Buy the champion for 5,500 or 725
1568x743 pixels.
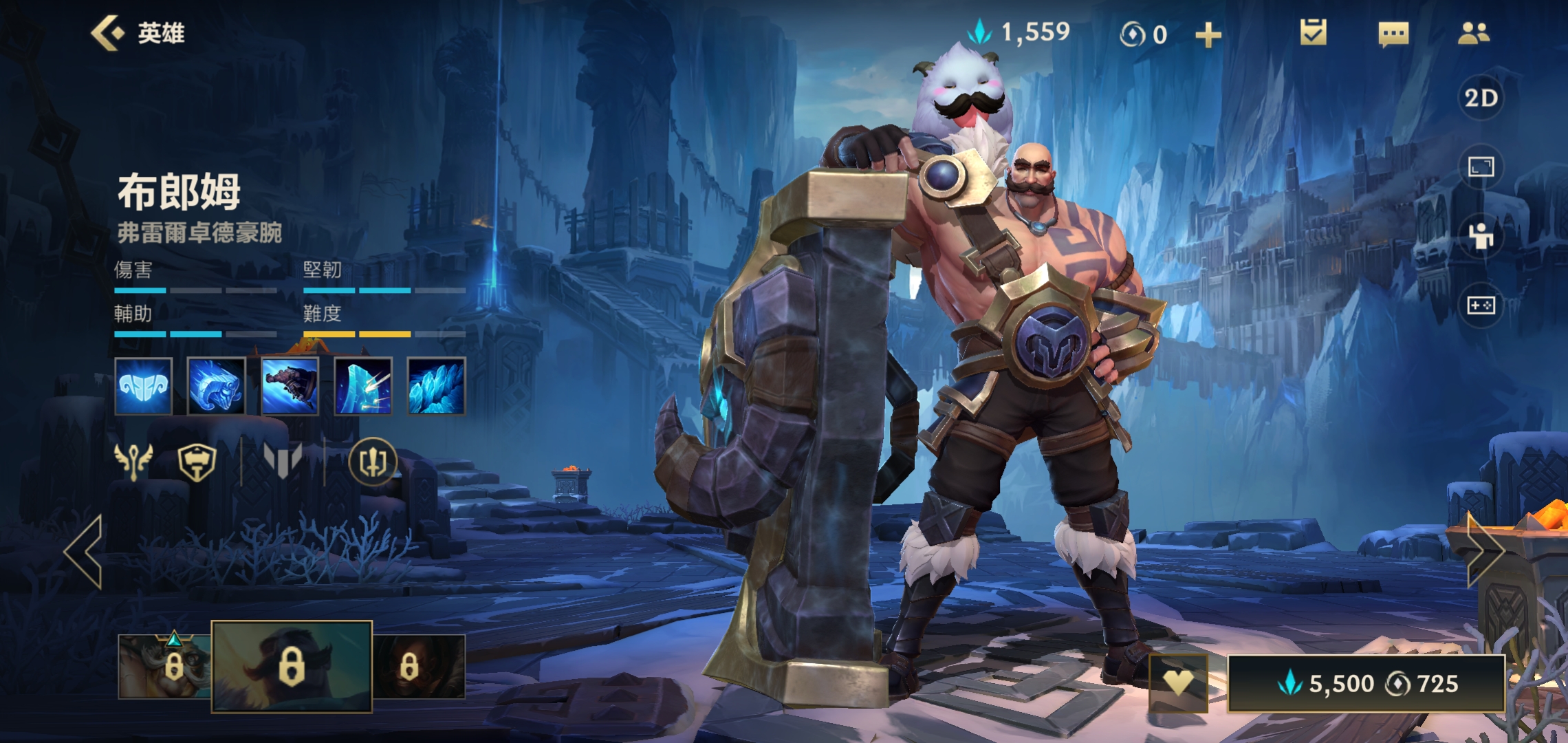point(1366,683)
